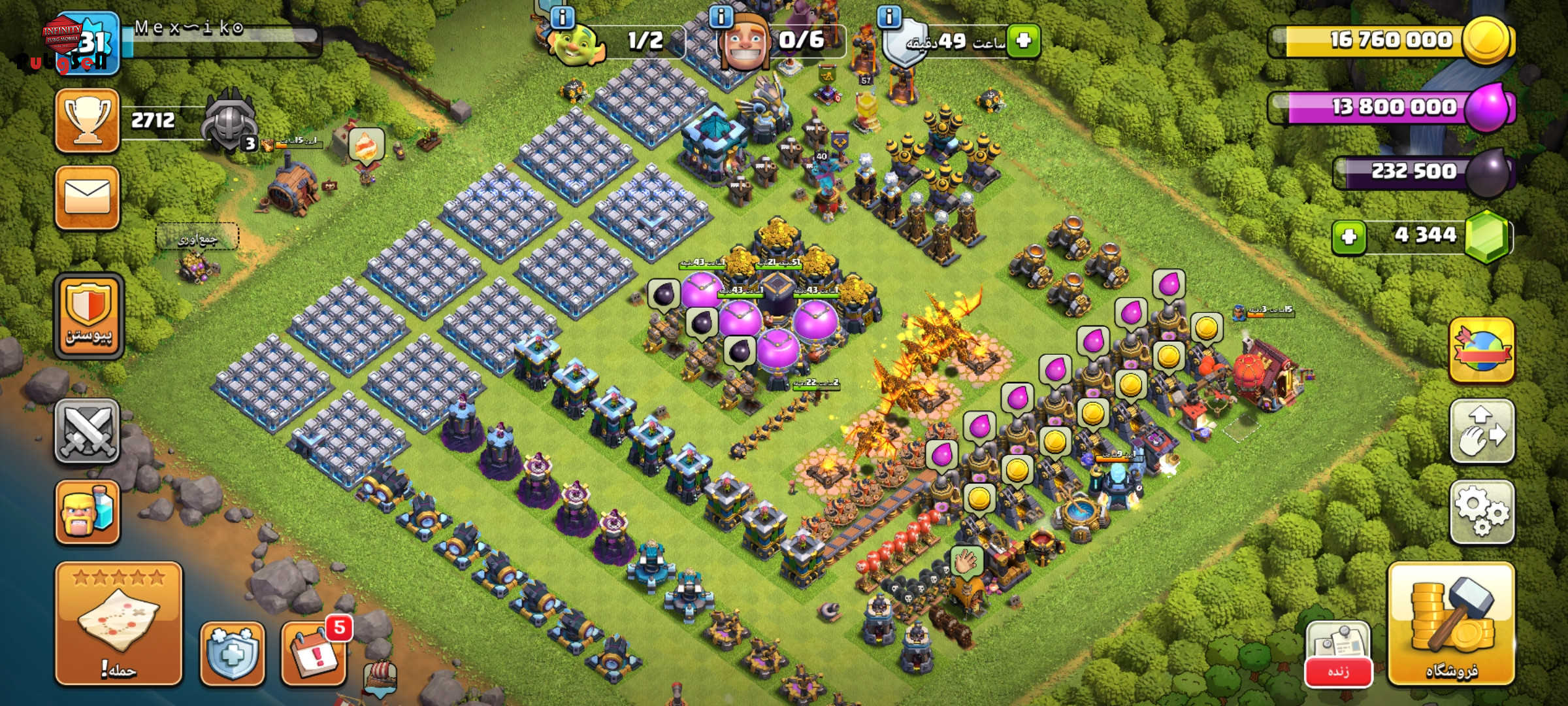Show goblin builder info icon
Screen dimensions: 1568x706
tap(563, 17)
